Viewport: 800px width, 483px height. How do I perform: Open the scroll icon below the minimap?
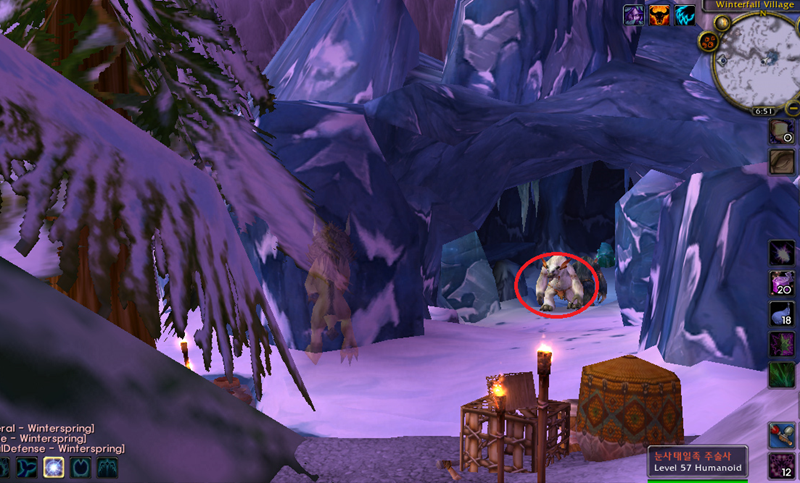[x=782, y=131]
